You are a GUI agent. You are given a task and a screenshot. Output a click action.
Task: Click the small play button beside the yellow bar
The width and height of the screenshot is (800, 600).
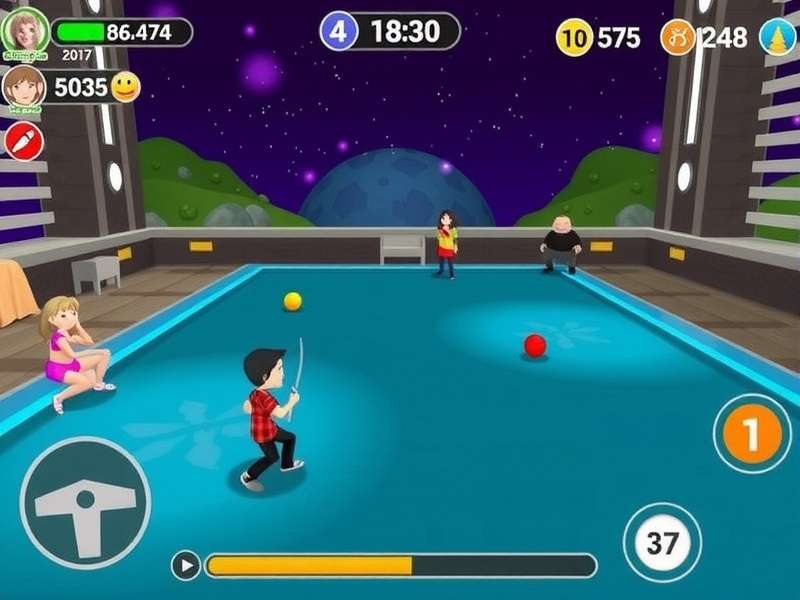point(185,566)
